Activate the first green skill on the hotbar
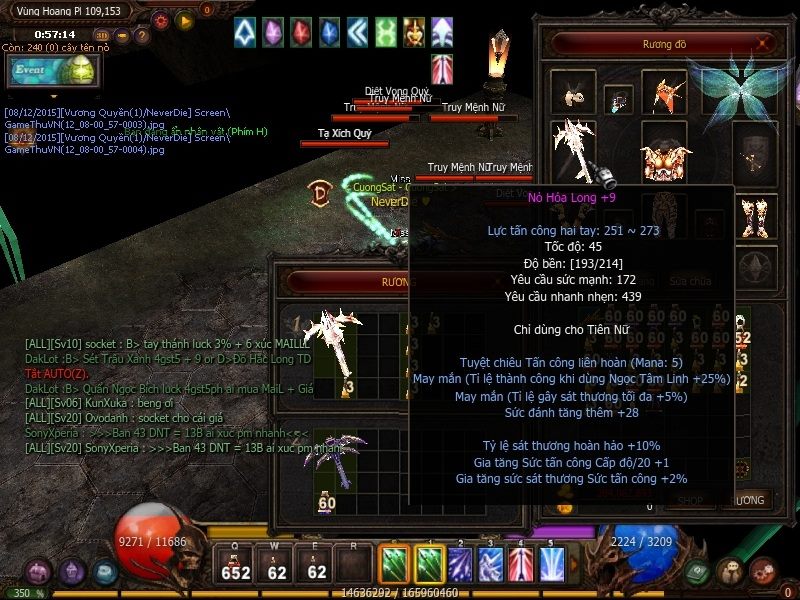 [x=394, y=563]
